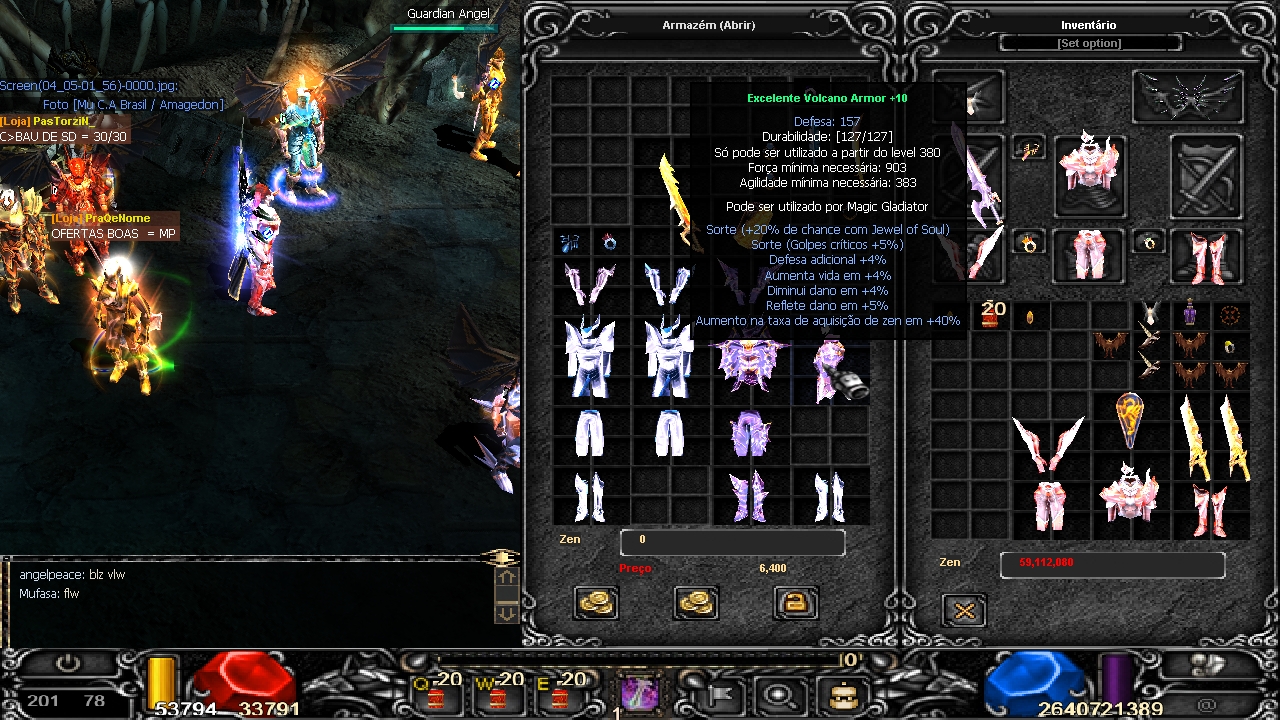Select the golden lion shield in the inventory
The width and height of the screenshot is (1280, 720).
point(1130,420)
